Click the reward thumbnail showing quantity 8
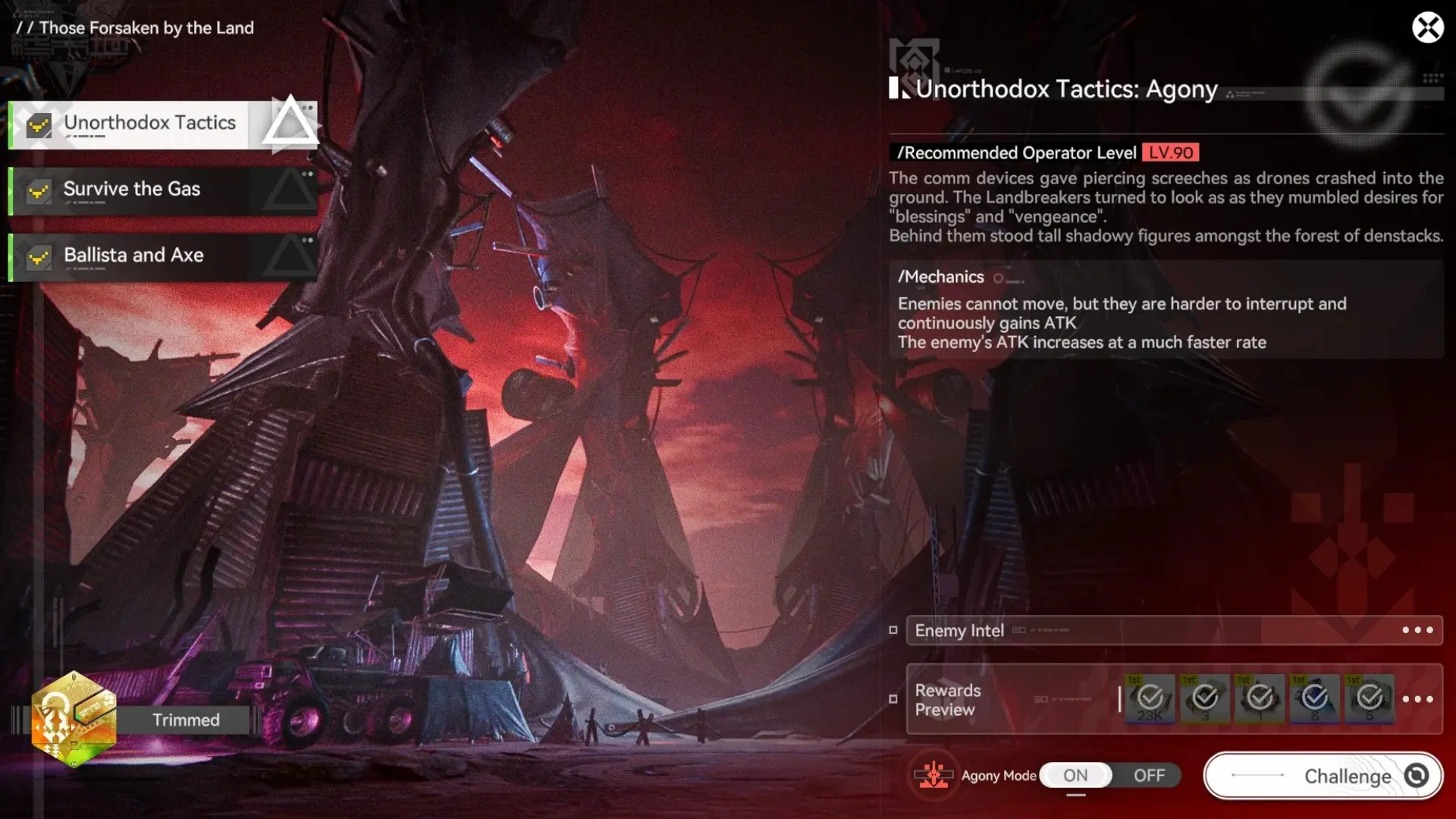The width and height of the screenshot is (1456, 819). coord(1316,698)
